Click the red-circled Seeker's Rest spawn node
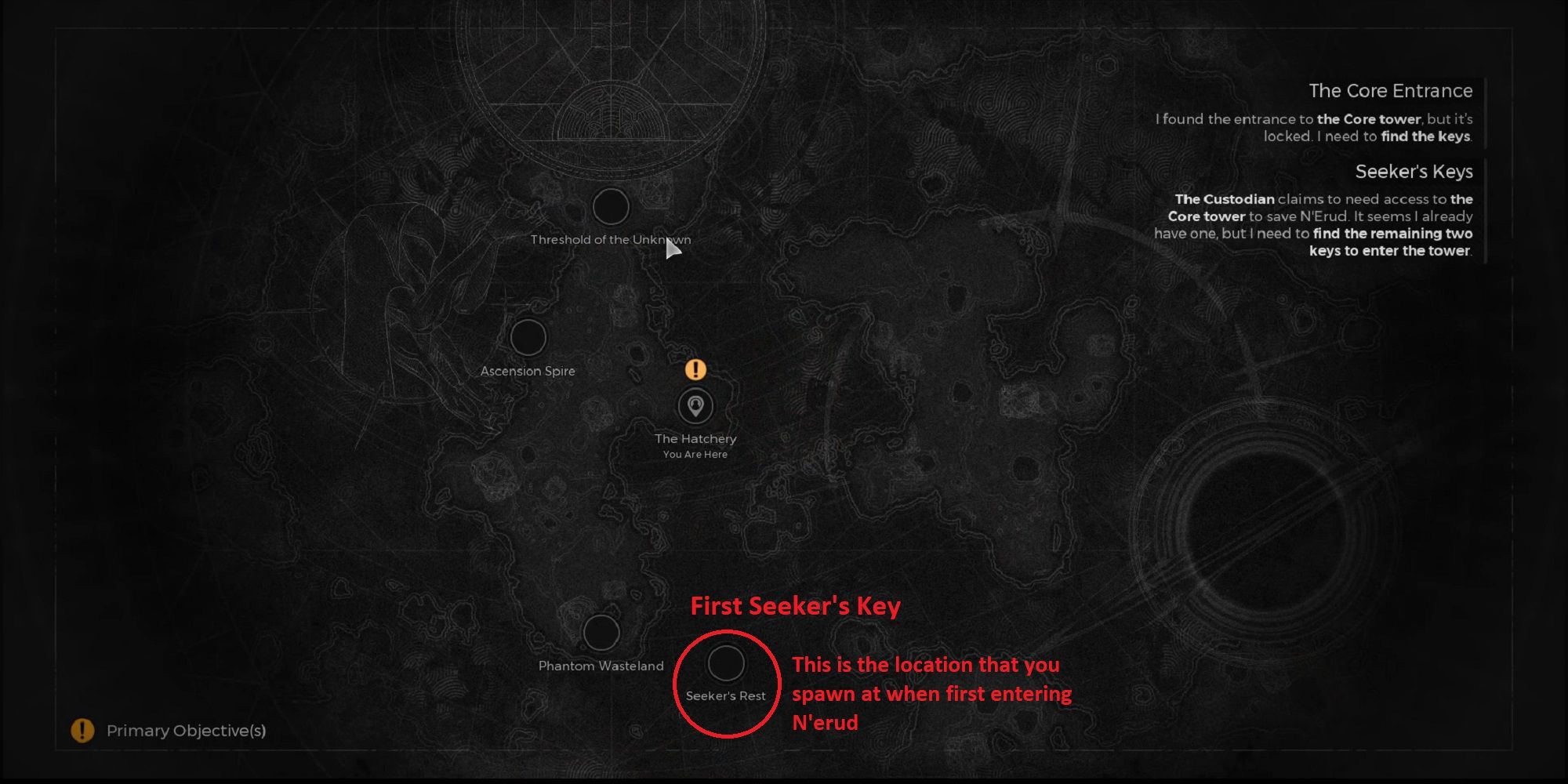 click(x=725, y=665)
